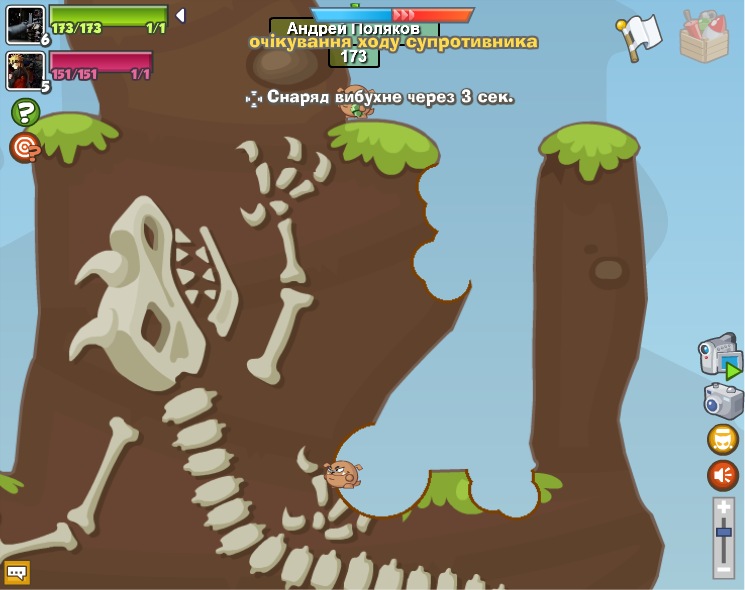Image resolution: width=745 pixels, height=590 pixels.
Task: Mute sound with the red speaker button
Action: 723,475
